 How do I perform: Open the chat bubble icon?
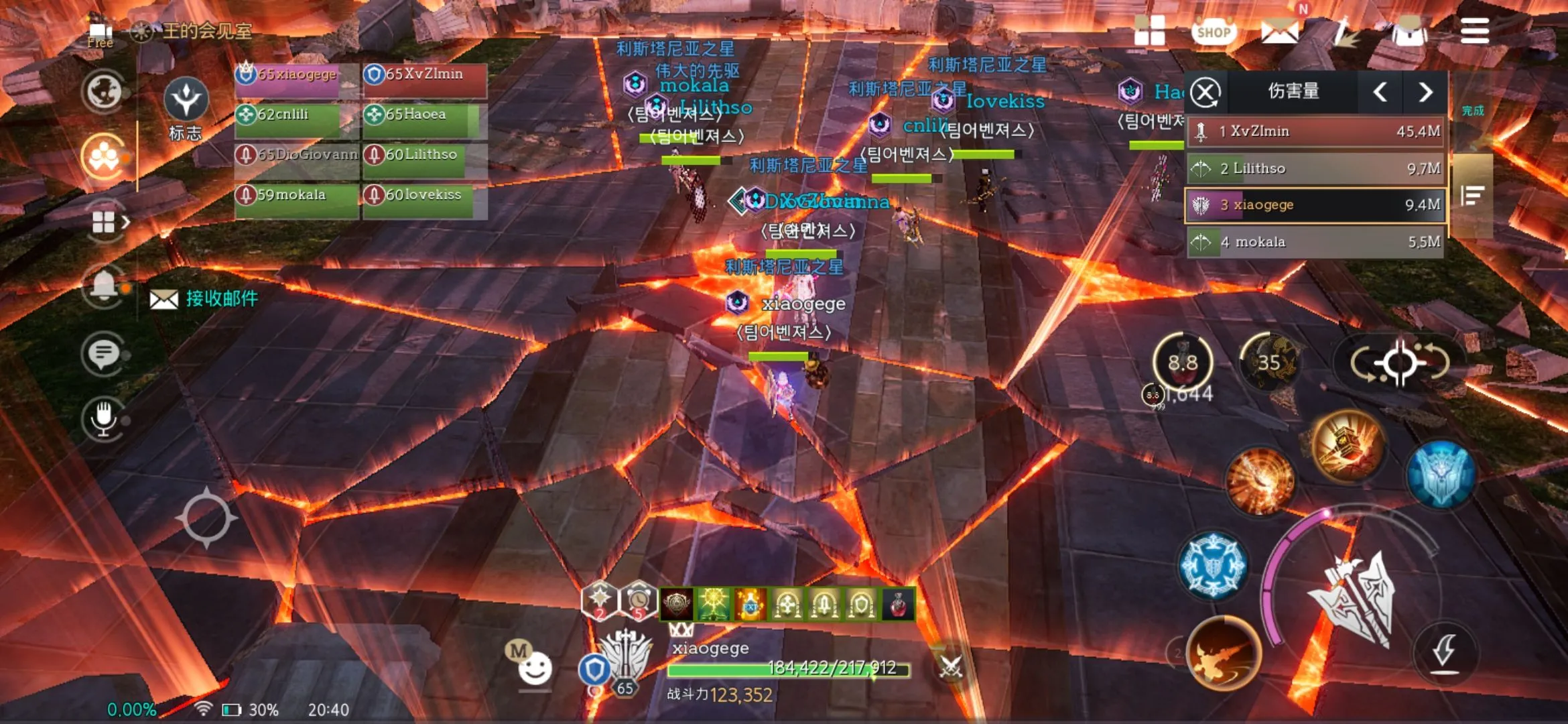(103, 353)
